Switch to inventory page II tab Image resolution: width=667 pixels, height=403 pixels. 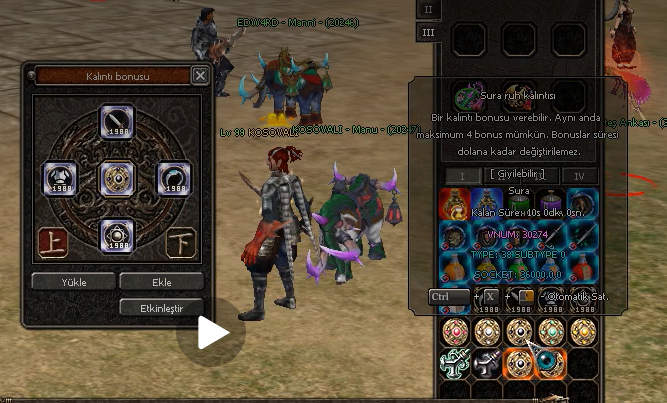(x=428, y=9)
